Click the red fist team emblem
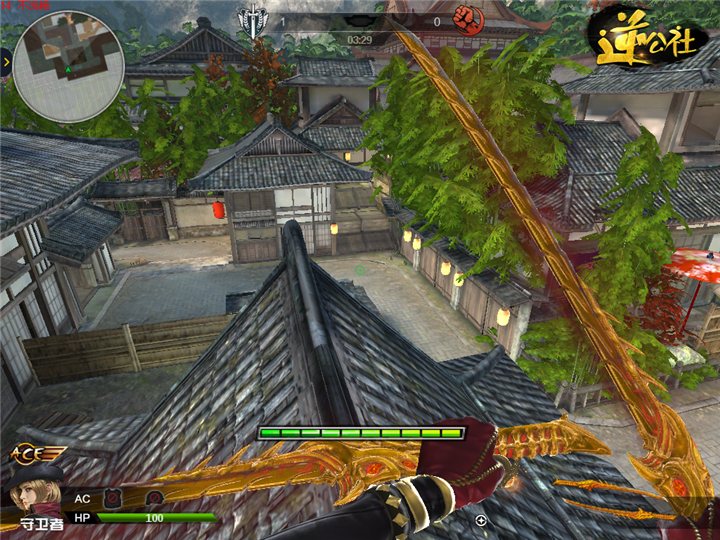This screenshot has width=720, height=540. (465, 18)
